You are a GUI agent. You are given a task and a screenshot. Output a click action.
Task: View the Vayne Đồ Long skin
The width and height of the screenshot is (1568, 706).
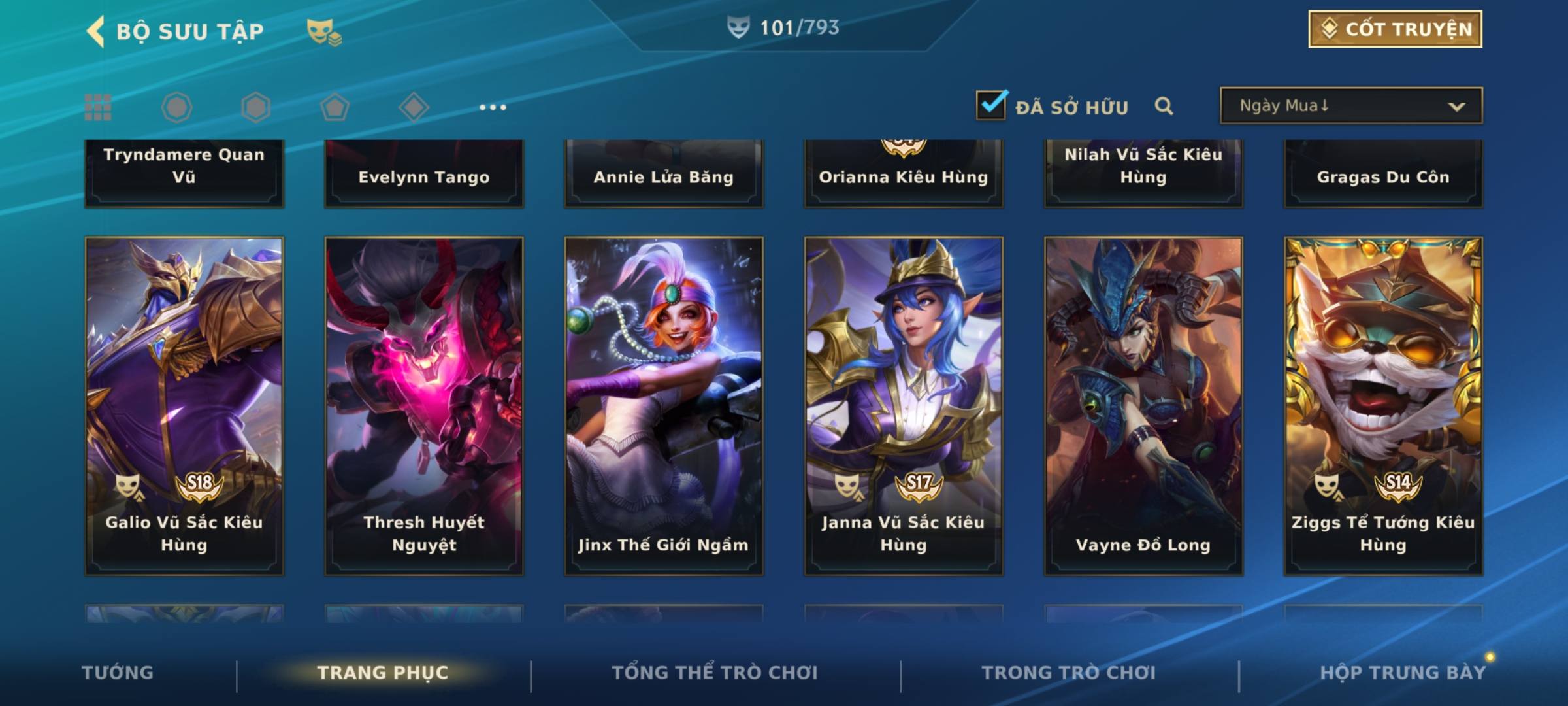pos(1143,405)
